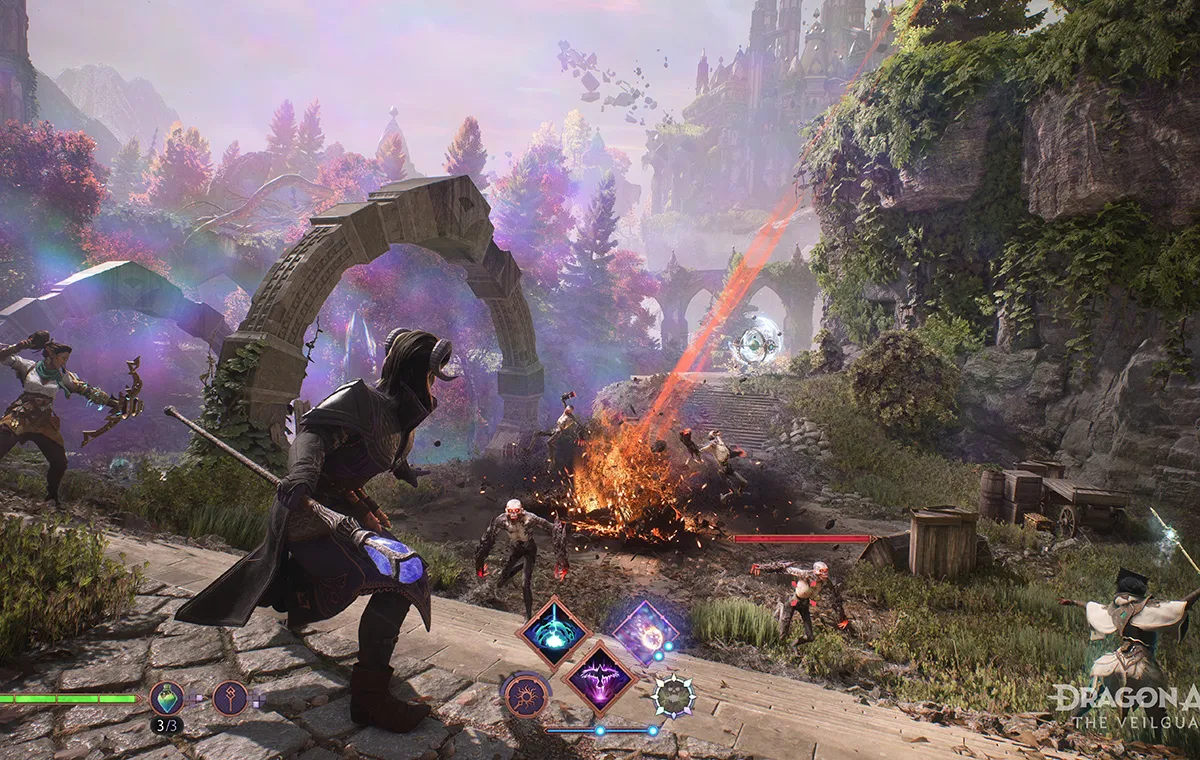Image resolution: width=1200 pixels, height=760 pixels.
Task: Activate the teal energy vortex ability
Action: point(551,632)
